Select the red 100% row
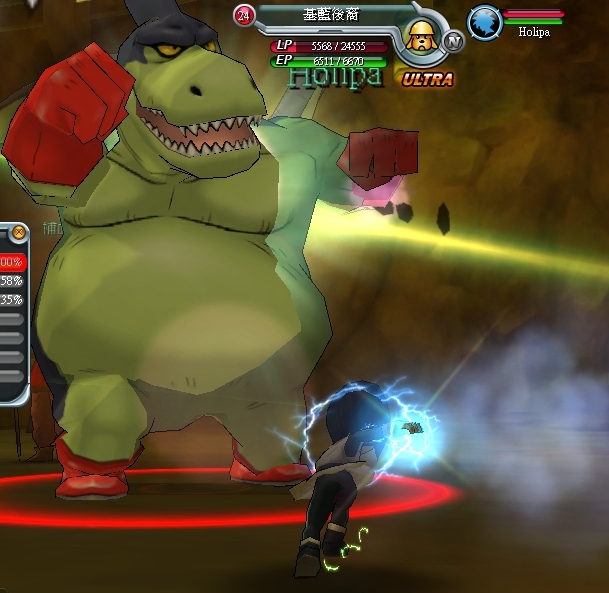 (x=11, y=262)
